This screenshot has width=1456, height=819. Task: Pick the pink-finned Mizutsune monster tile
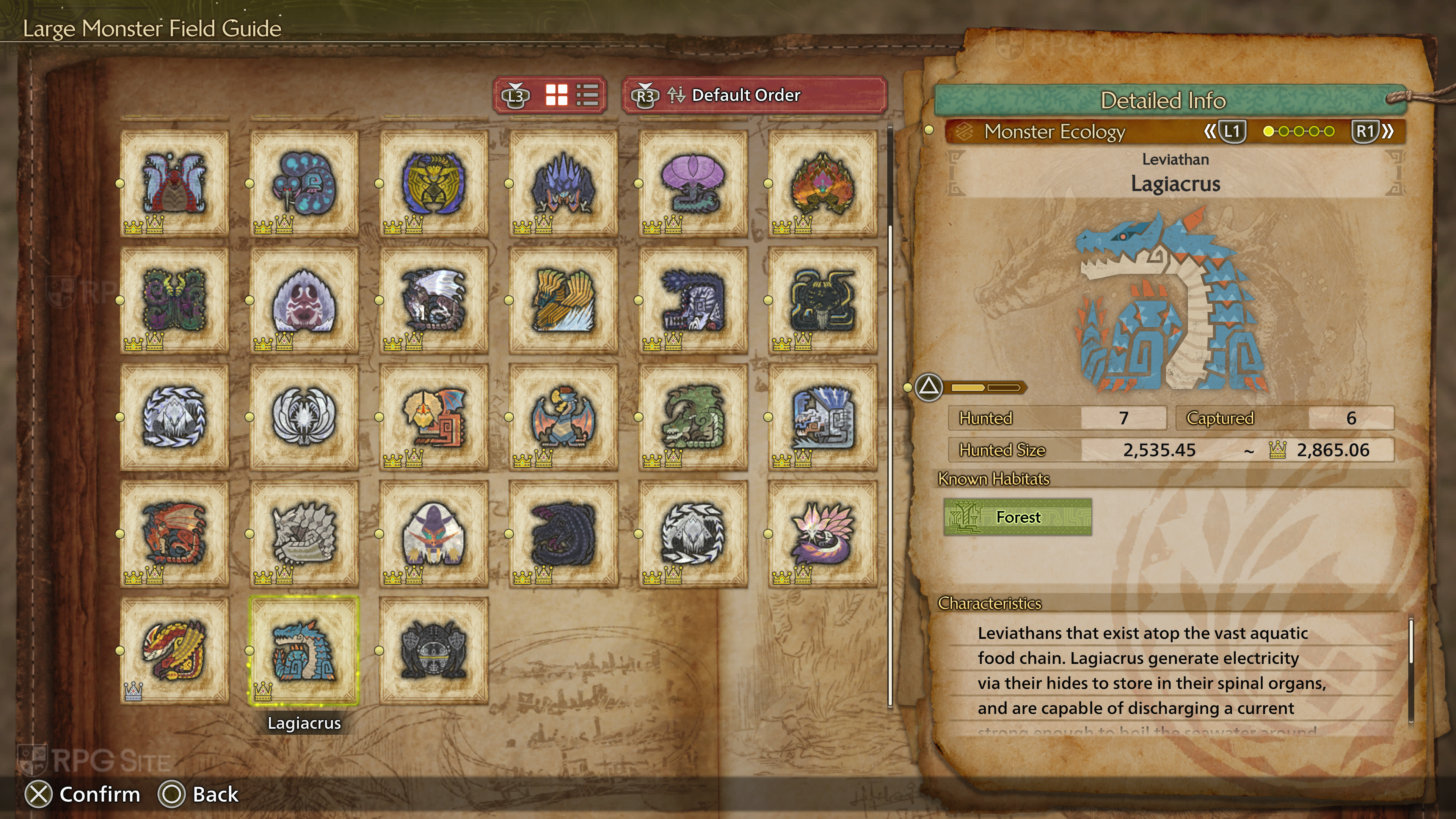[822, 533]
